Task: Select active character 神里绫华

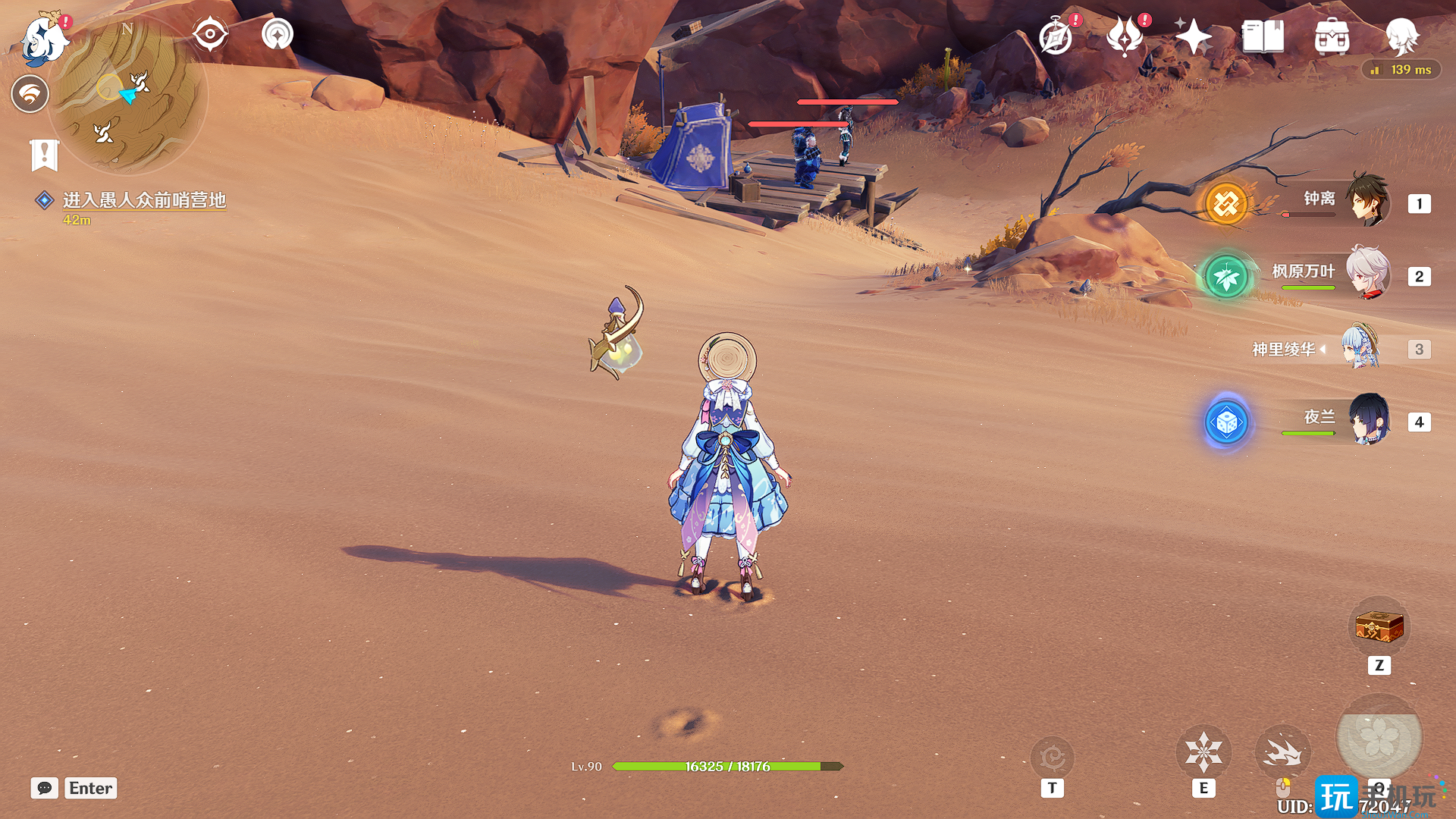Action: [1361, 347]
